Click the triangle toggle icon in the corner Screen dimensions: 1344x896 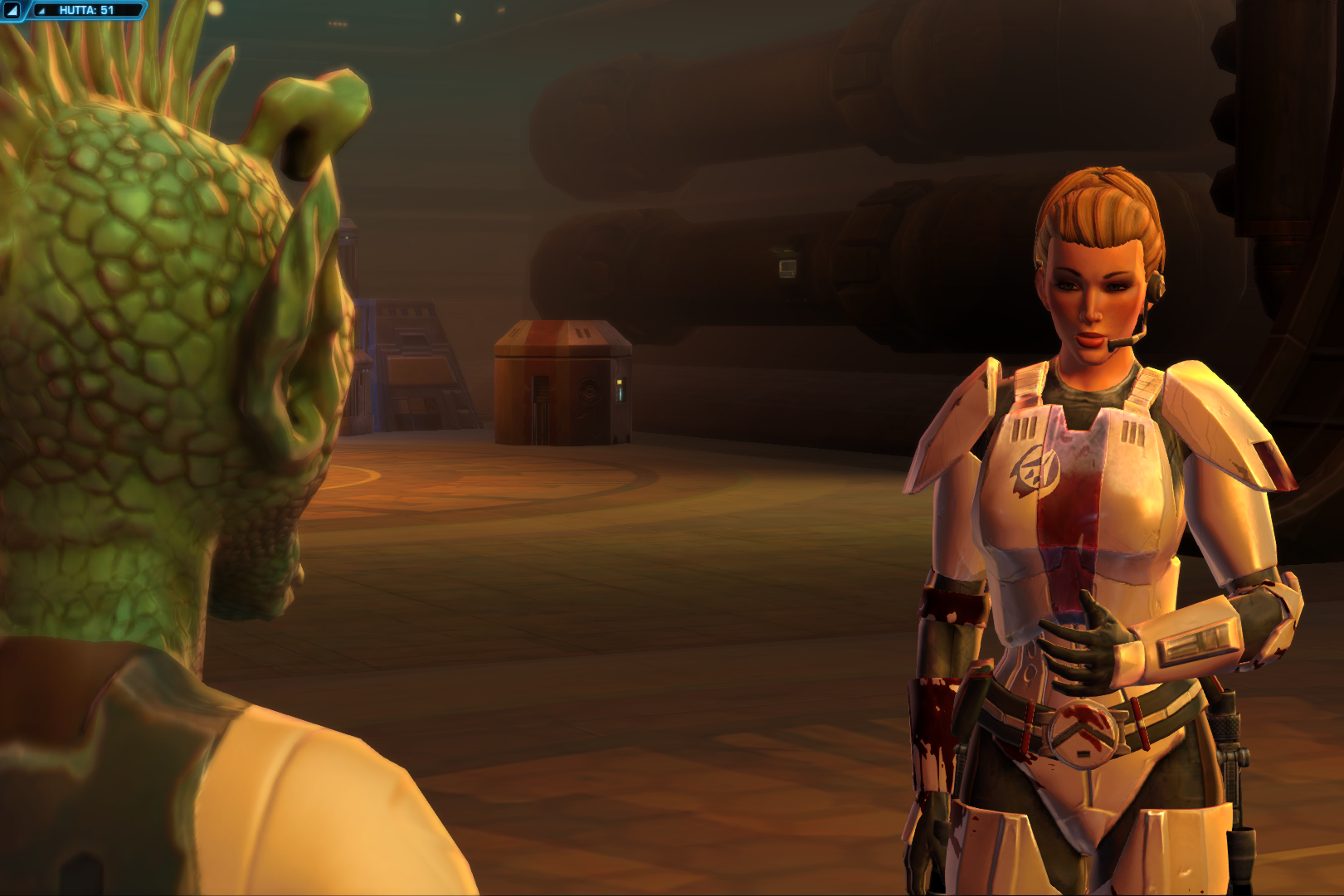pyautogui.click(x=12, y=10)
